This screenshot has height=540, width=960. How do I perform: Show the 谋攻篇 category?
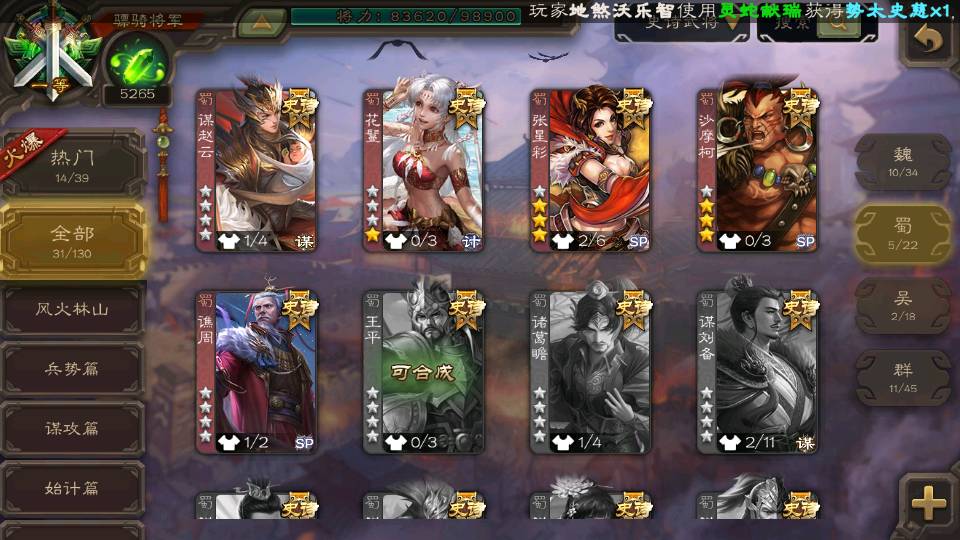pos(72,429)
